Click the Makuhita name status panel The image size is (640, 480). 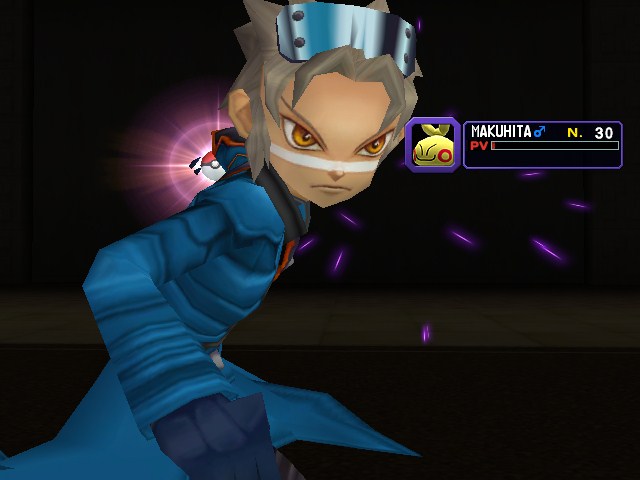[x=543, y=144]
